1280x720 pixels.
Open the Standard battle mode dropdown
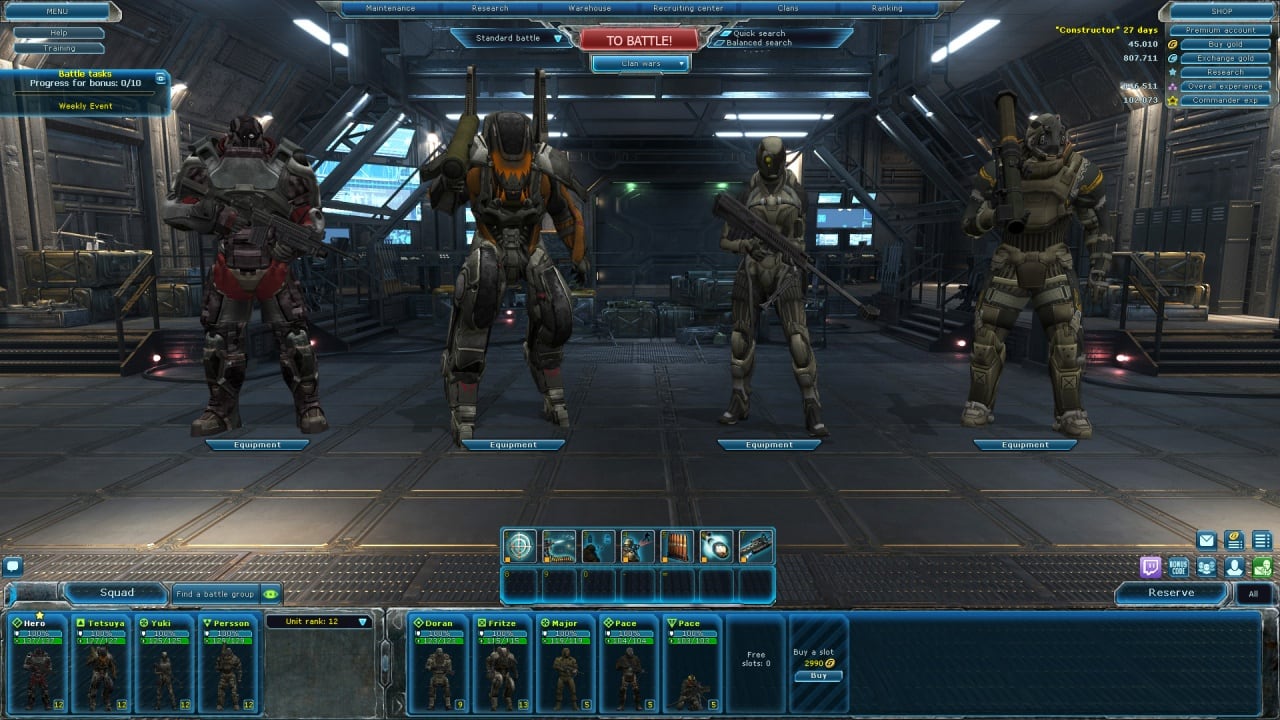(x=514, y=38)
